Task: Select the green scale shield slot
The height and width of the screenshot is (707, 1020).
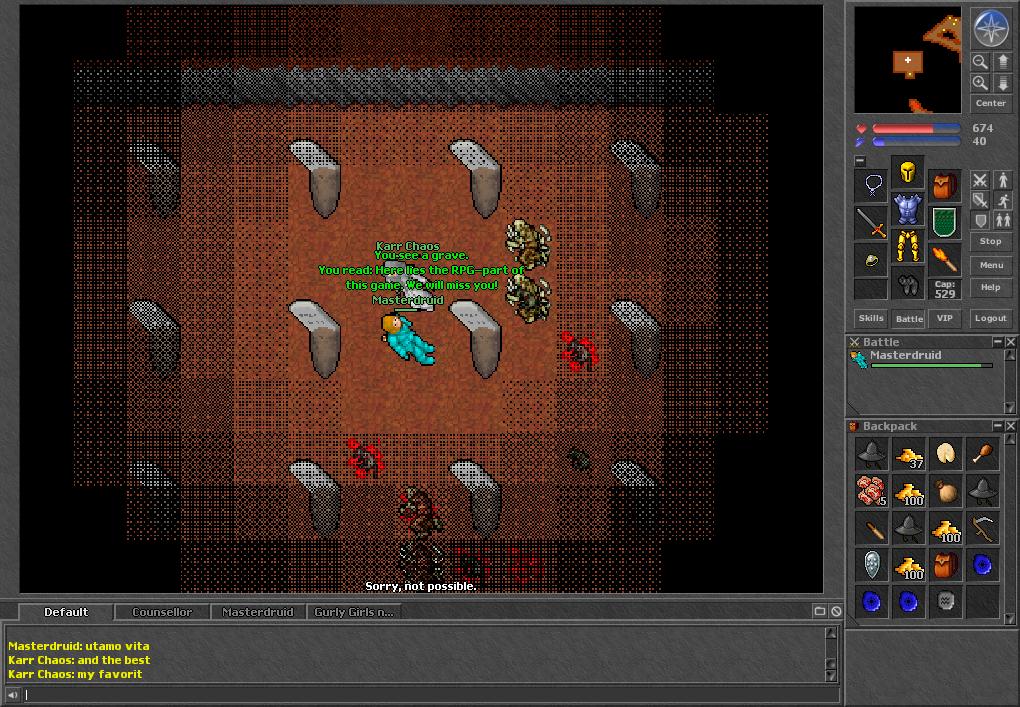Action: coord(944,221)
